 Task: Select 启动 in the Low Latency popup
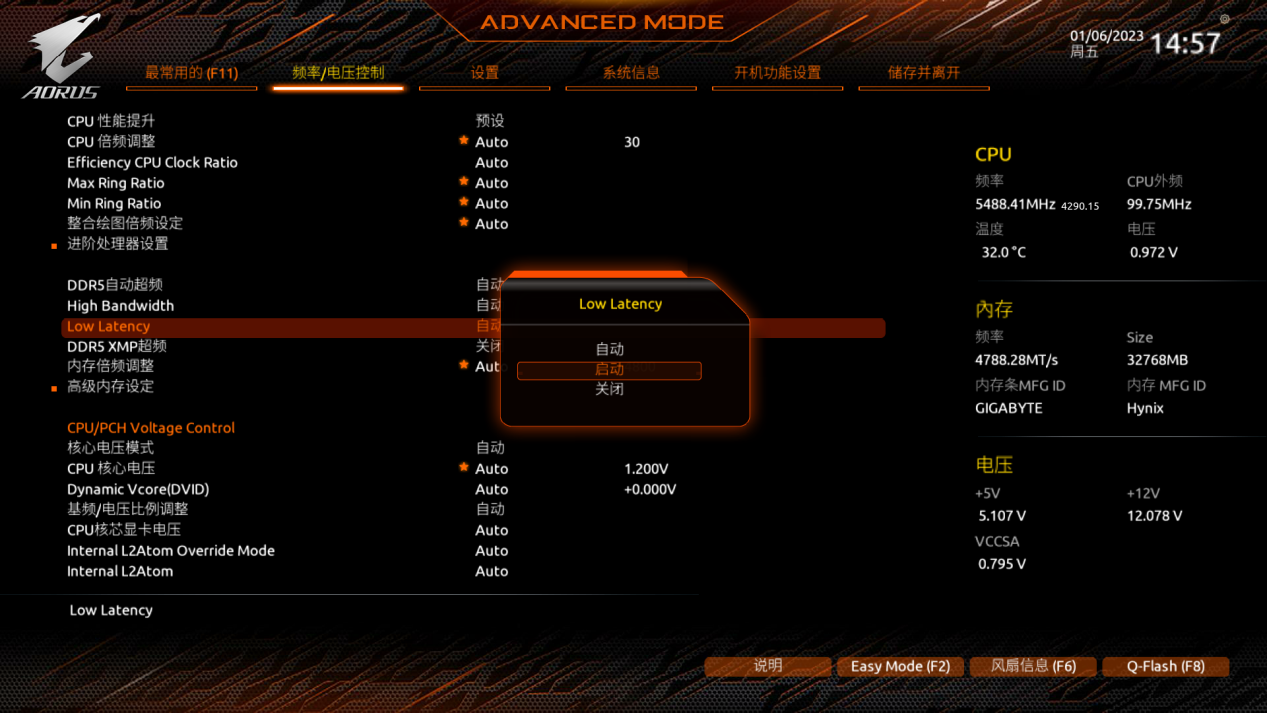coord(609,370)
